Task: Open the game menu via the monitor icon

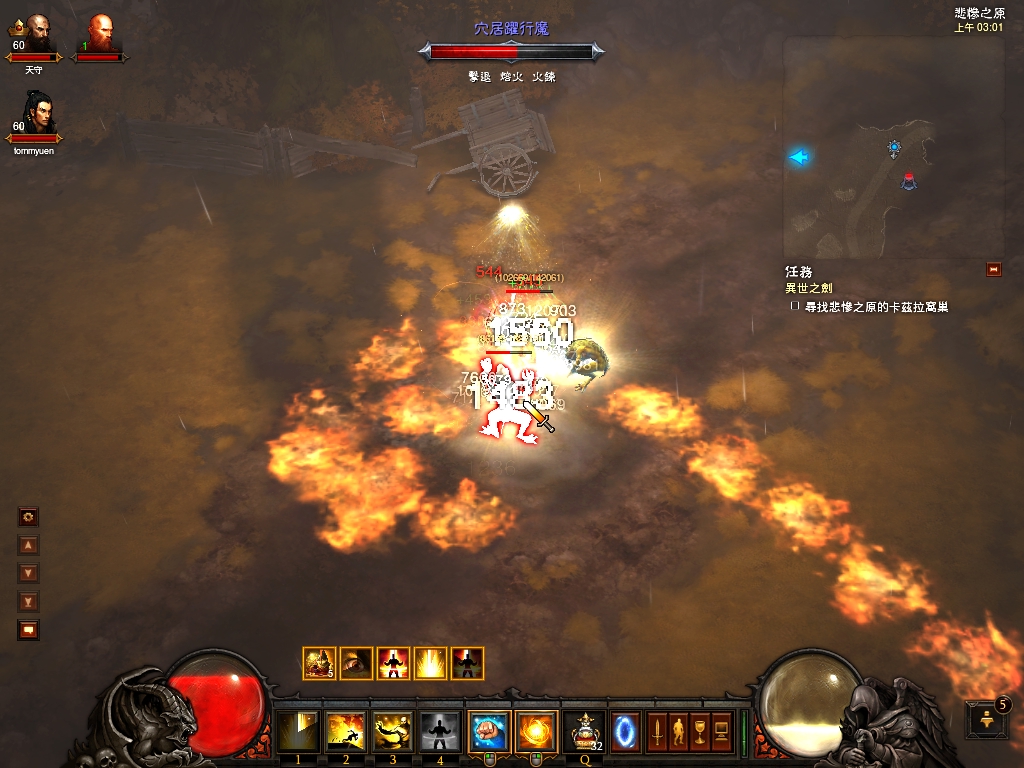Action: coord(721,731)
